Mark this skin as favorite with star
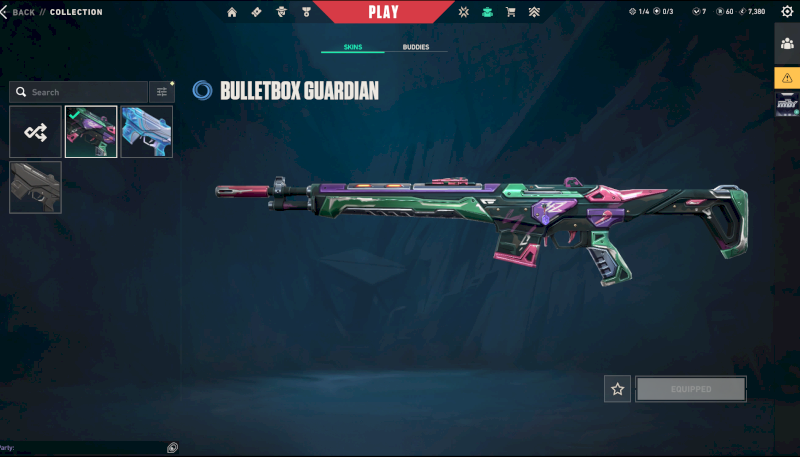The height and width of the screenshot is (457, 800). [617, 389]
